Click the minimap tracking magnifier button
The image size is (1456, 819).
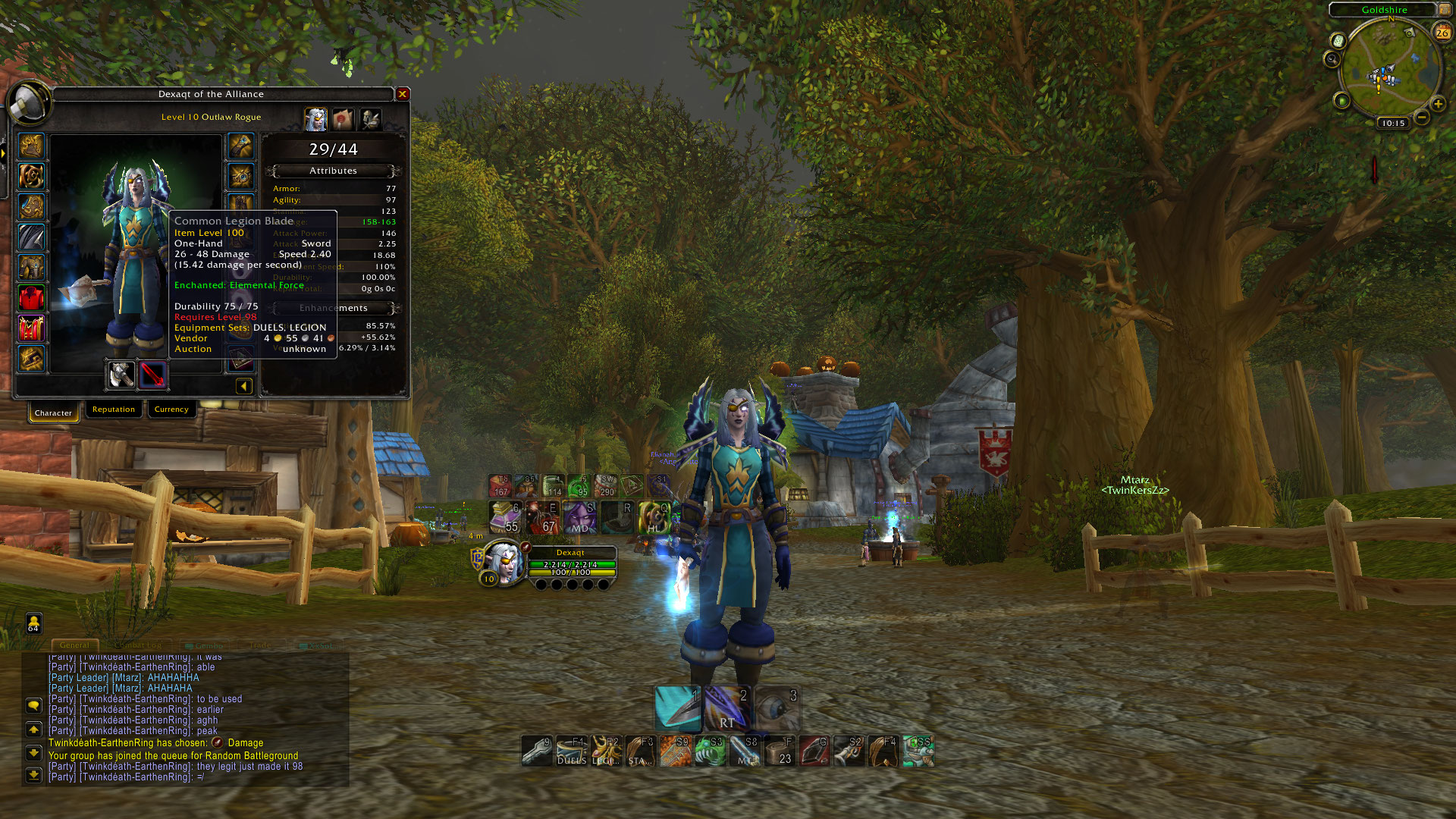click(1332, 58)
